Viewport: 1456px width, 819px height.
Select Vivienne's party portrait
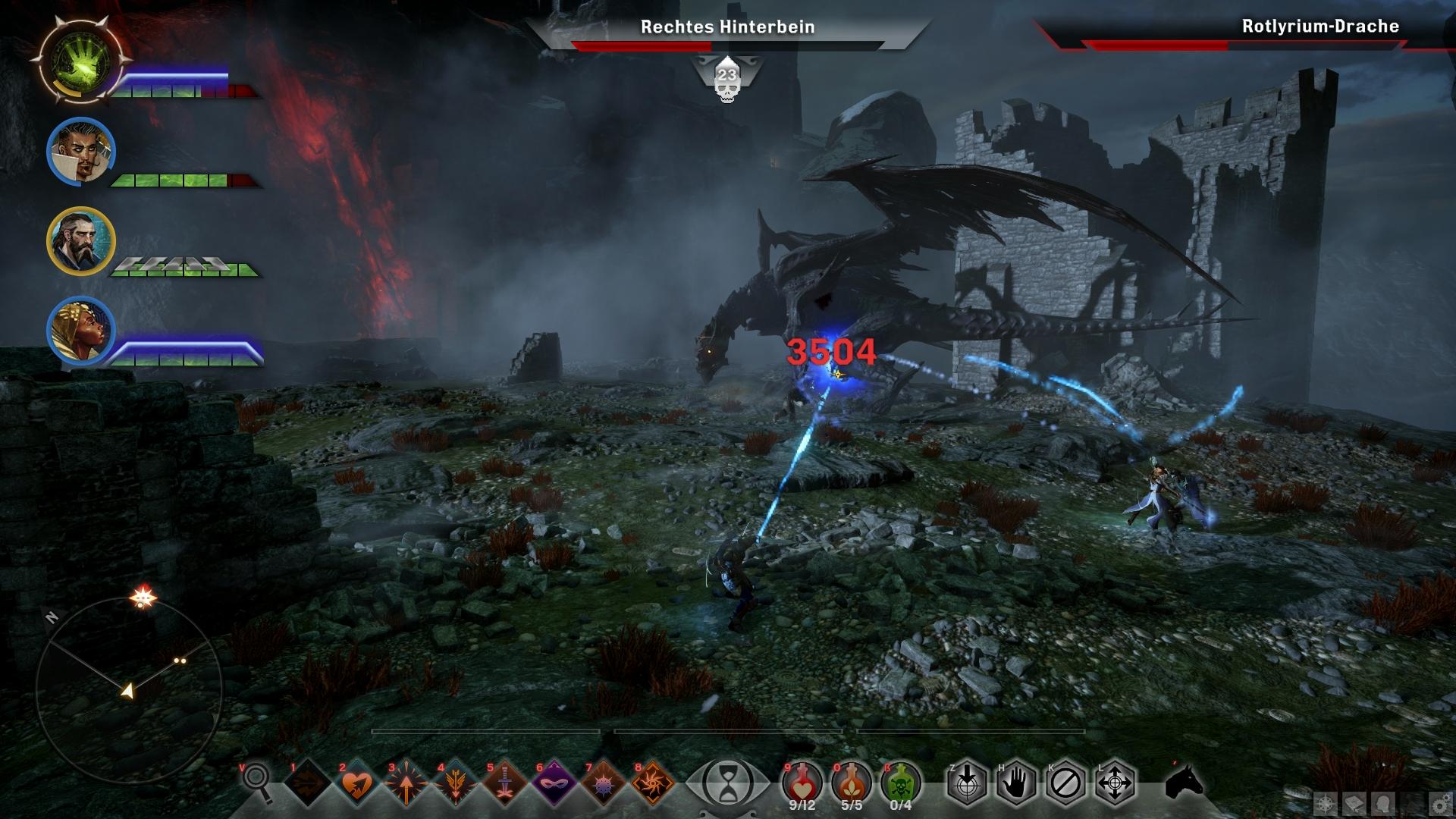coord(80,331)
